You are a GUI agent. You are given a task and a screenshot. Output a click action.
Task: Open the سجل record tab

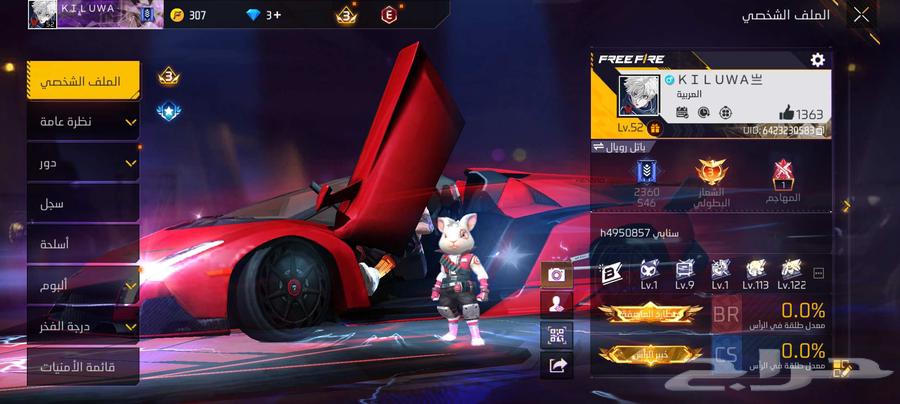(83, 203)
